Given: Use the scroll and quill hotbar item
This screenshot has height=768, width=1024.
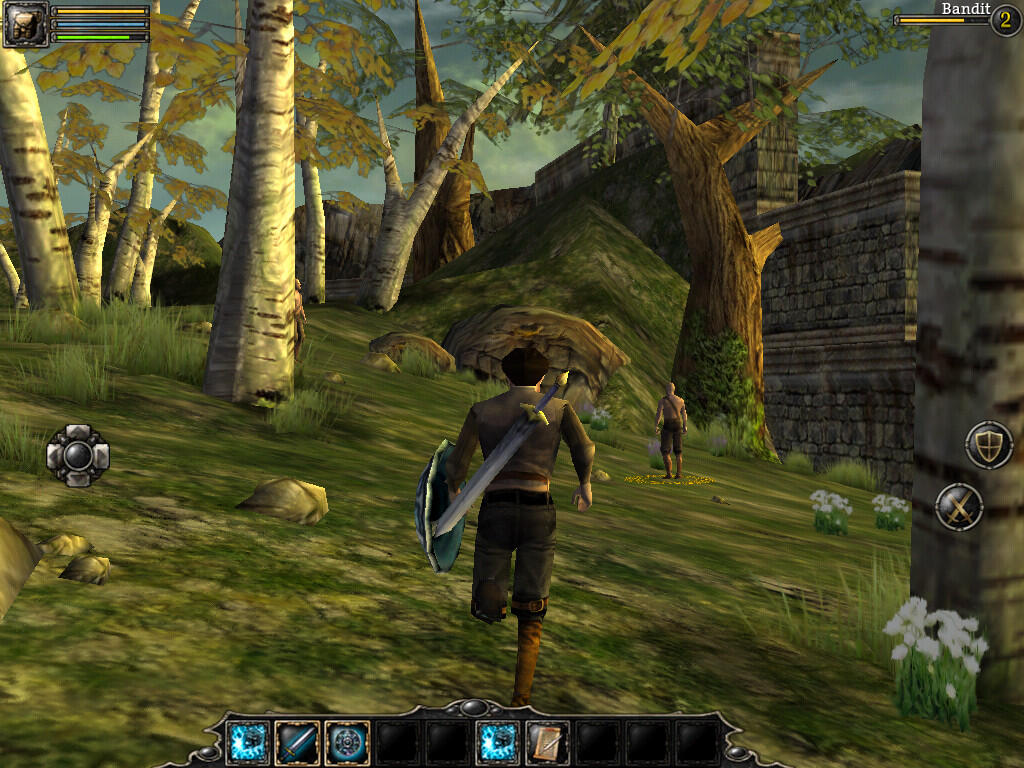Looking at the screenshot, I should [x=547, y=743].
